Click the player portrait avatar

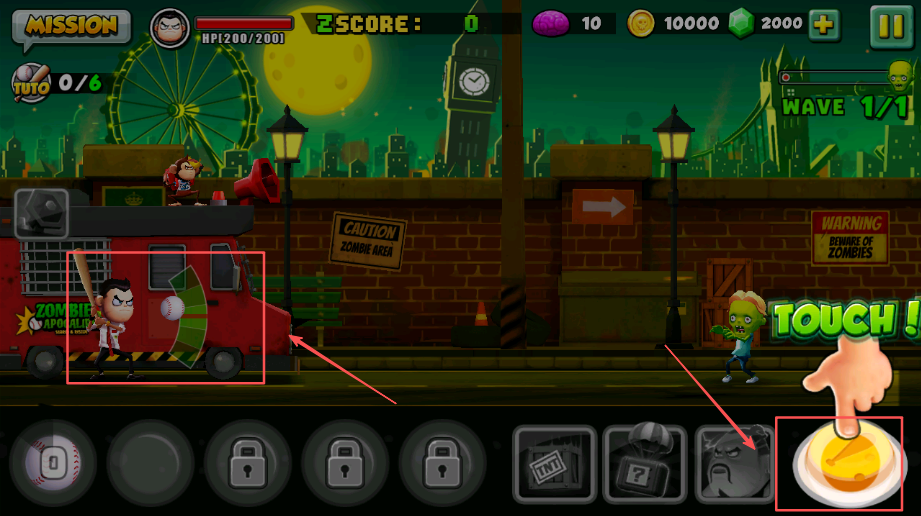point(170,26)
